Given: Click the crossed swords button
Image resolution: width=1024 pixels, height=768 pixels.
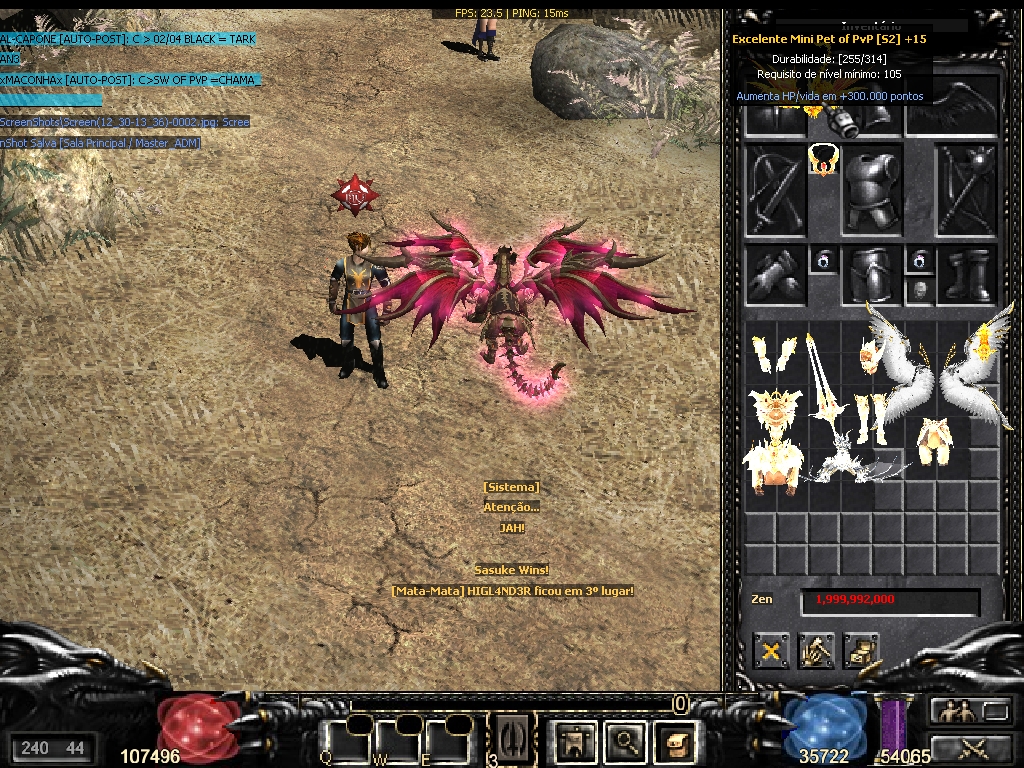Looking at the screenshot, I should pos(970,747).
